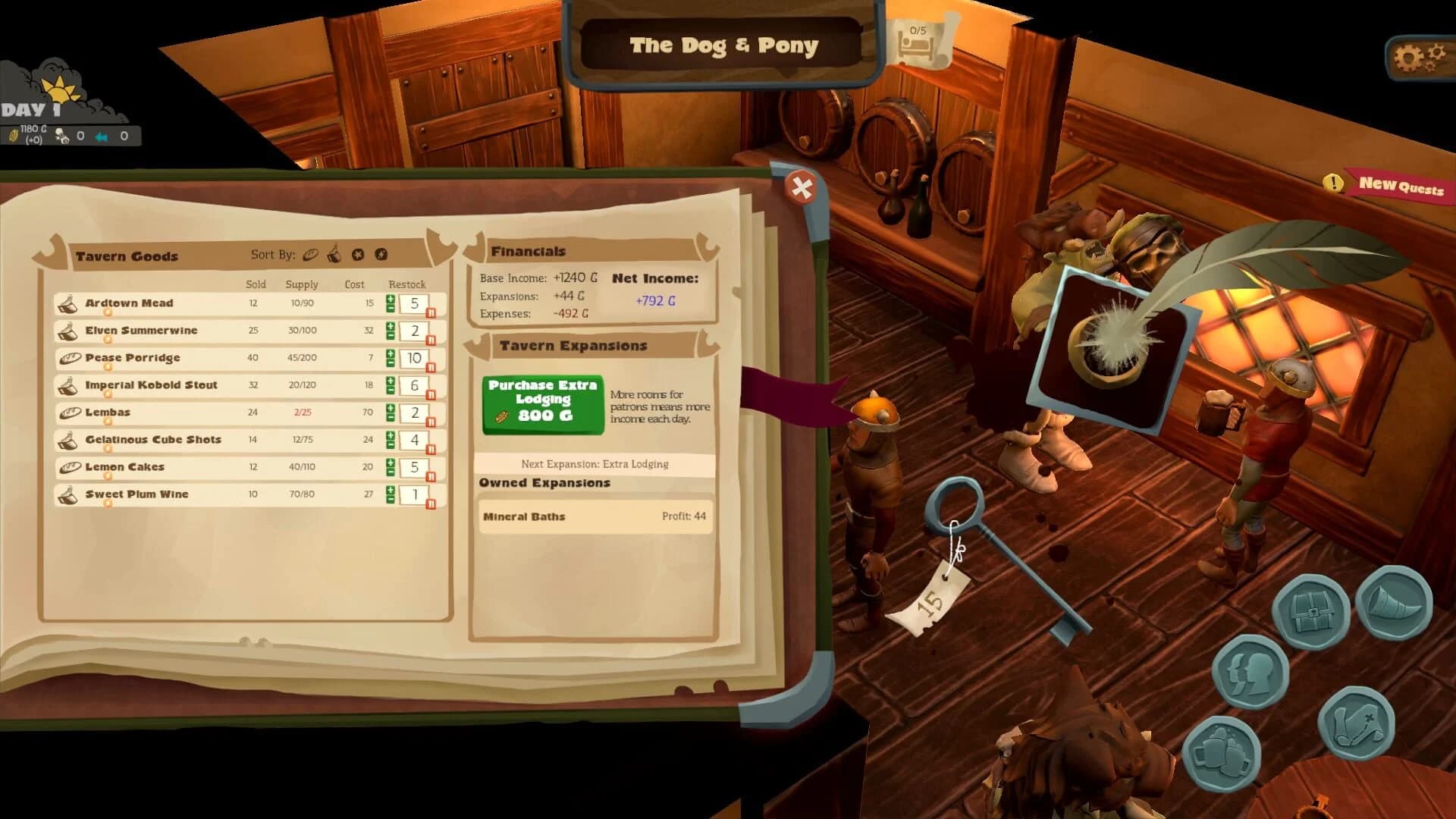Toggle the restock pause for Ardtown Mead
The width and height of the screenshot is (1456, 819).
[x=431, y=312]
